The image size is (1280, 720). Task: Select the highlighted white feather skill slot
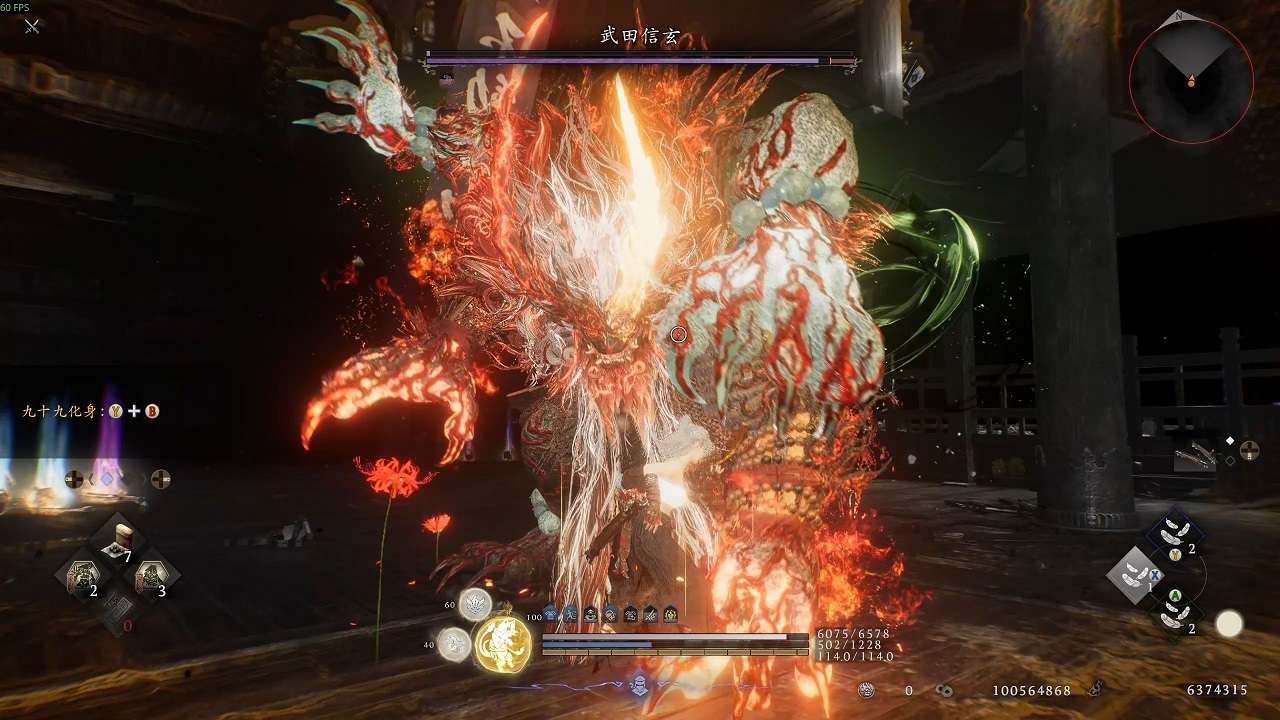(1134, 575)
